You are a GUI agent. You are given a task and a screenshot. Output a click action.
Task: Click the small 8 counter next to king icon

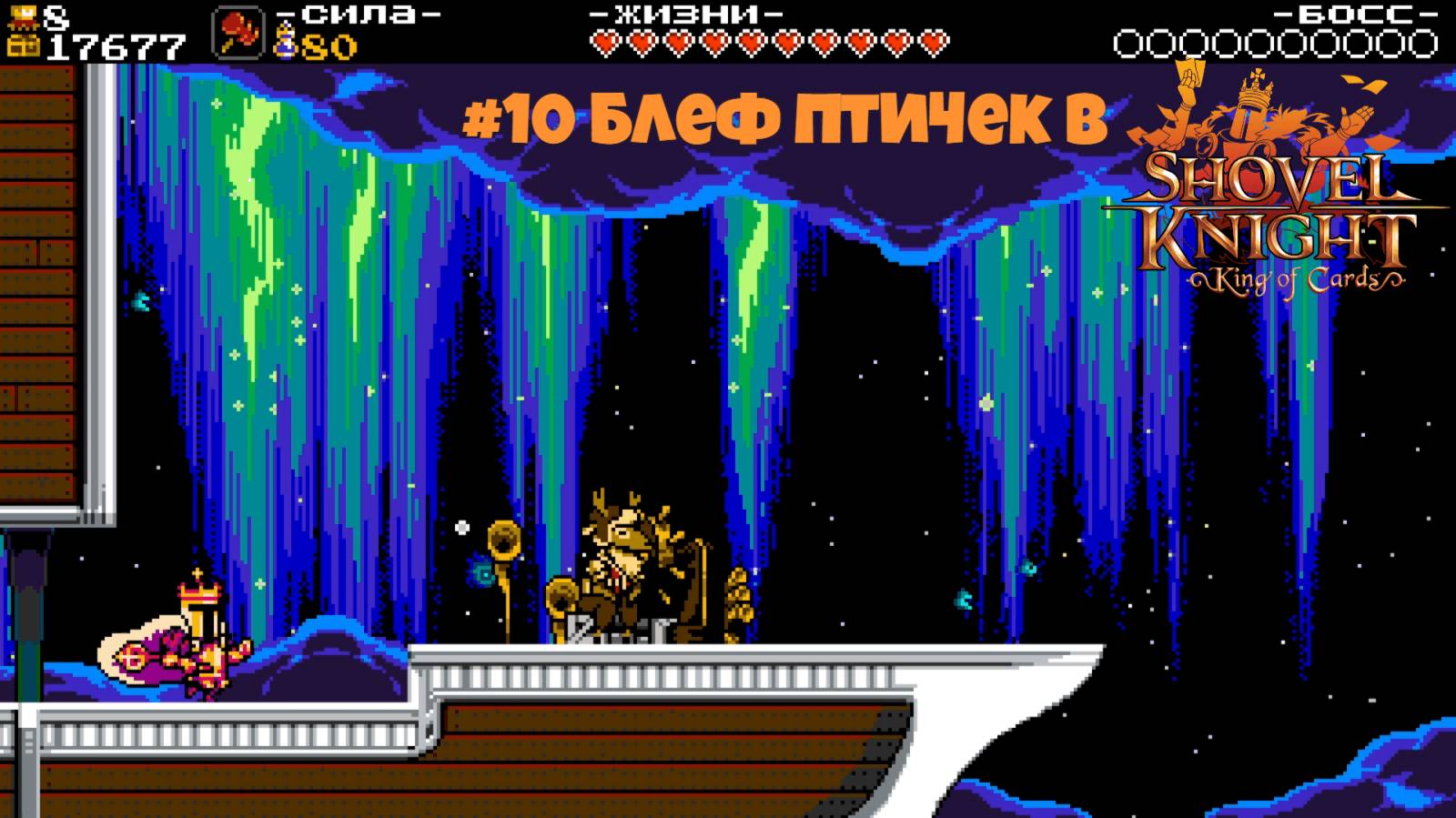pyautogui.click(x=55, y=16)
